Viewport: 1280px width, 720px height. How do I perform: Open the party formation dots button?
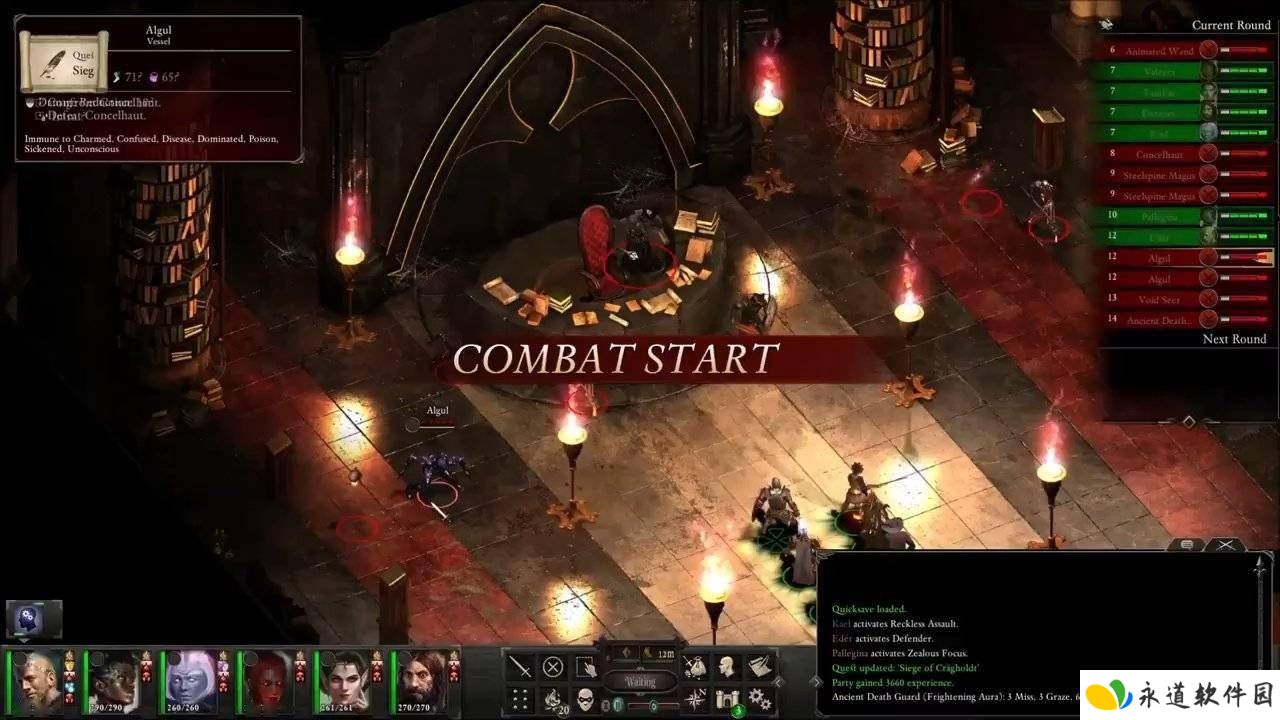coord(520,699)
